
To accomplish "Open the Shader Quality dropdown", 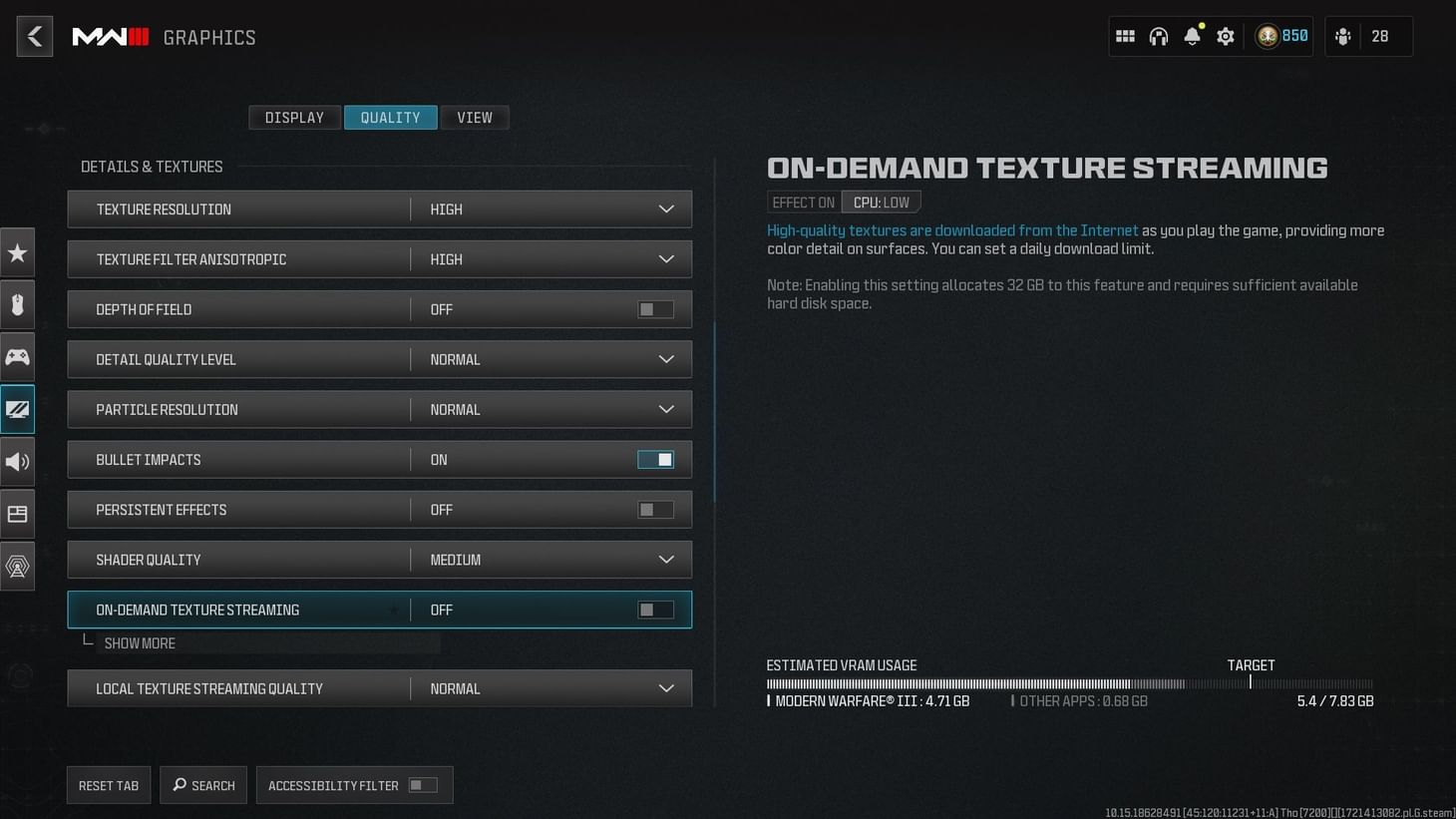I will [665, 560].
